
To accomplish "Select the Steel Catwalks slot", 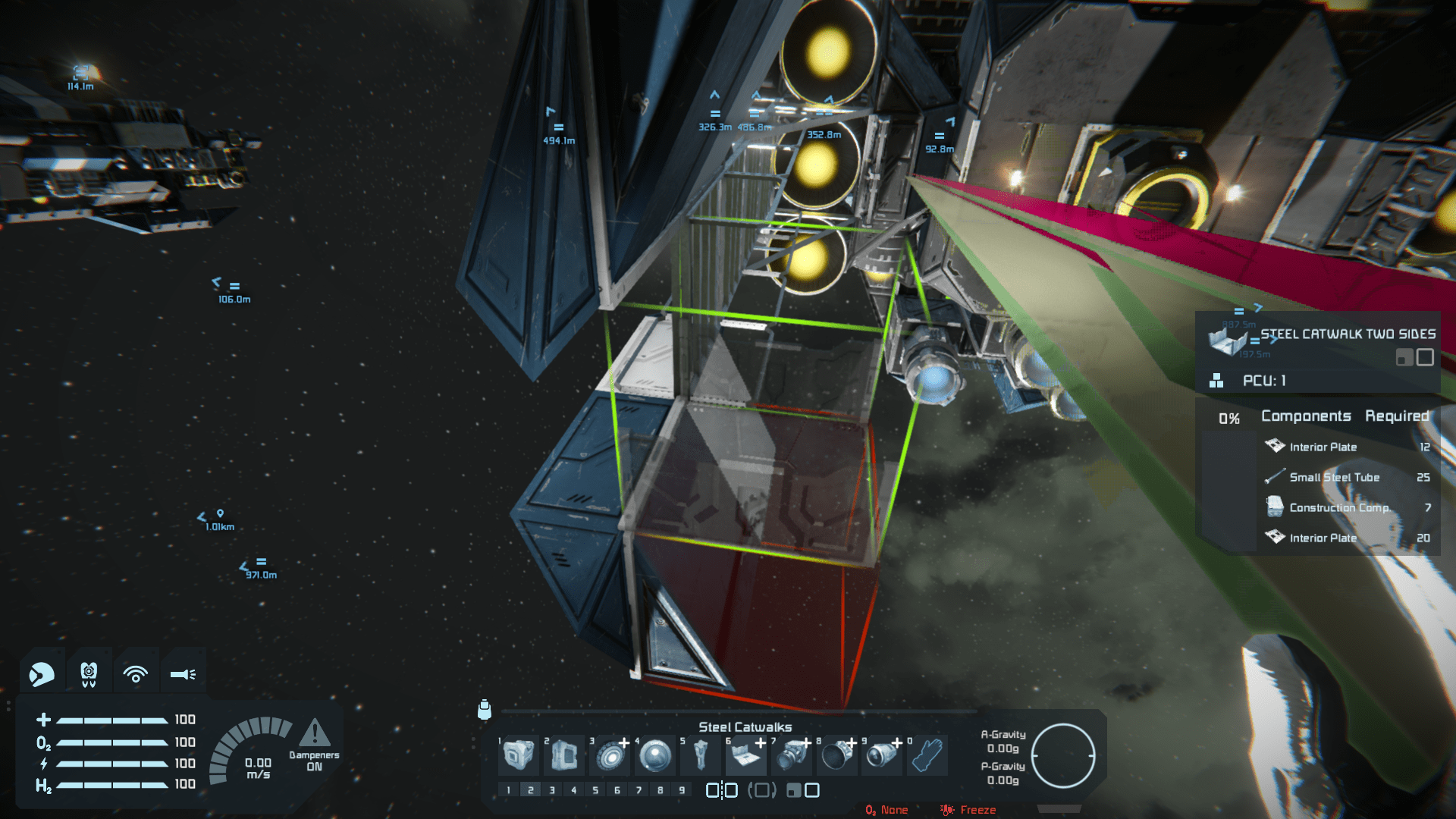I will (746, 755).
